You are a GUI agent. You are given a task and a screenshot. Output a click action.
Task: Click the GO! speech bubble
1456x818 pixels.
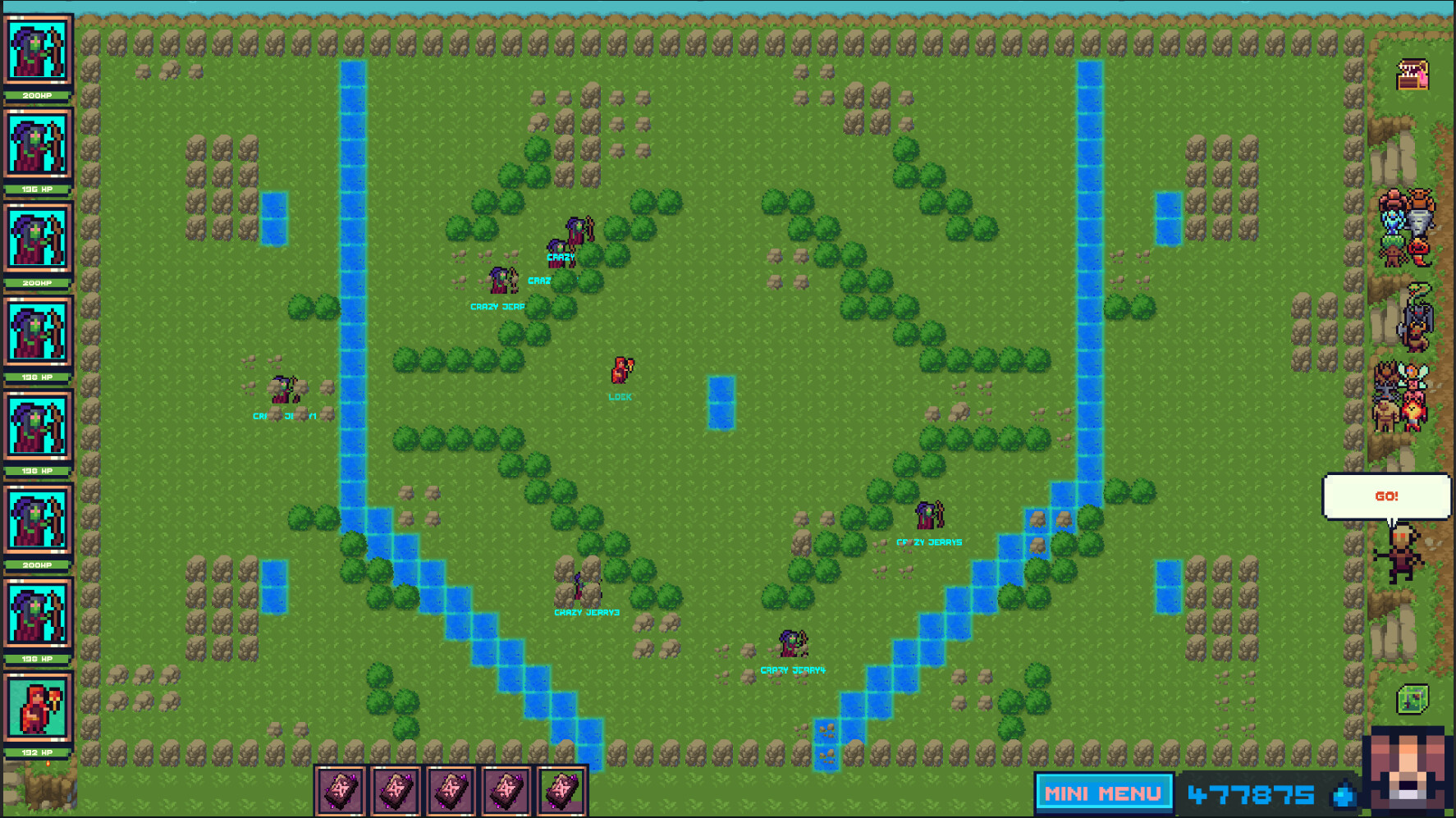[1387, 496]
